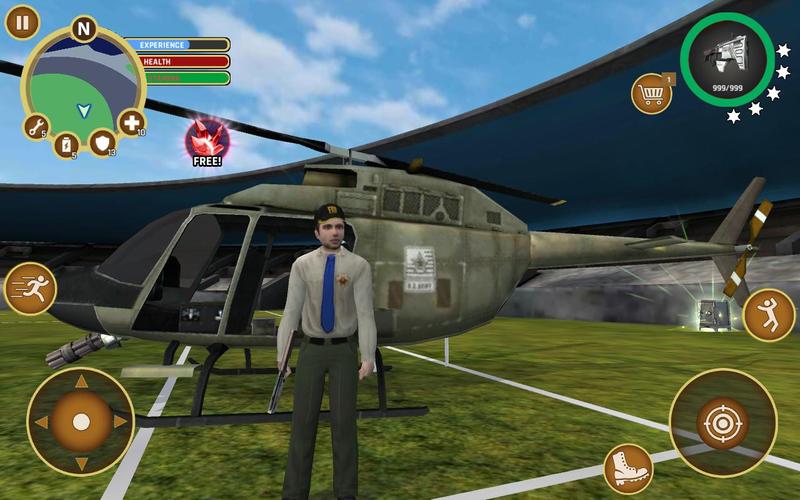Pause the game
The width and height of the screenshot is (800, 500).
coord(21,20)
